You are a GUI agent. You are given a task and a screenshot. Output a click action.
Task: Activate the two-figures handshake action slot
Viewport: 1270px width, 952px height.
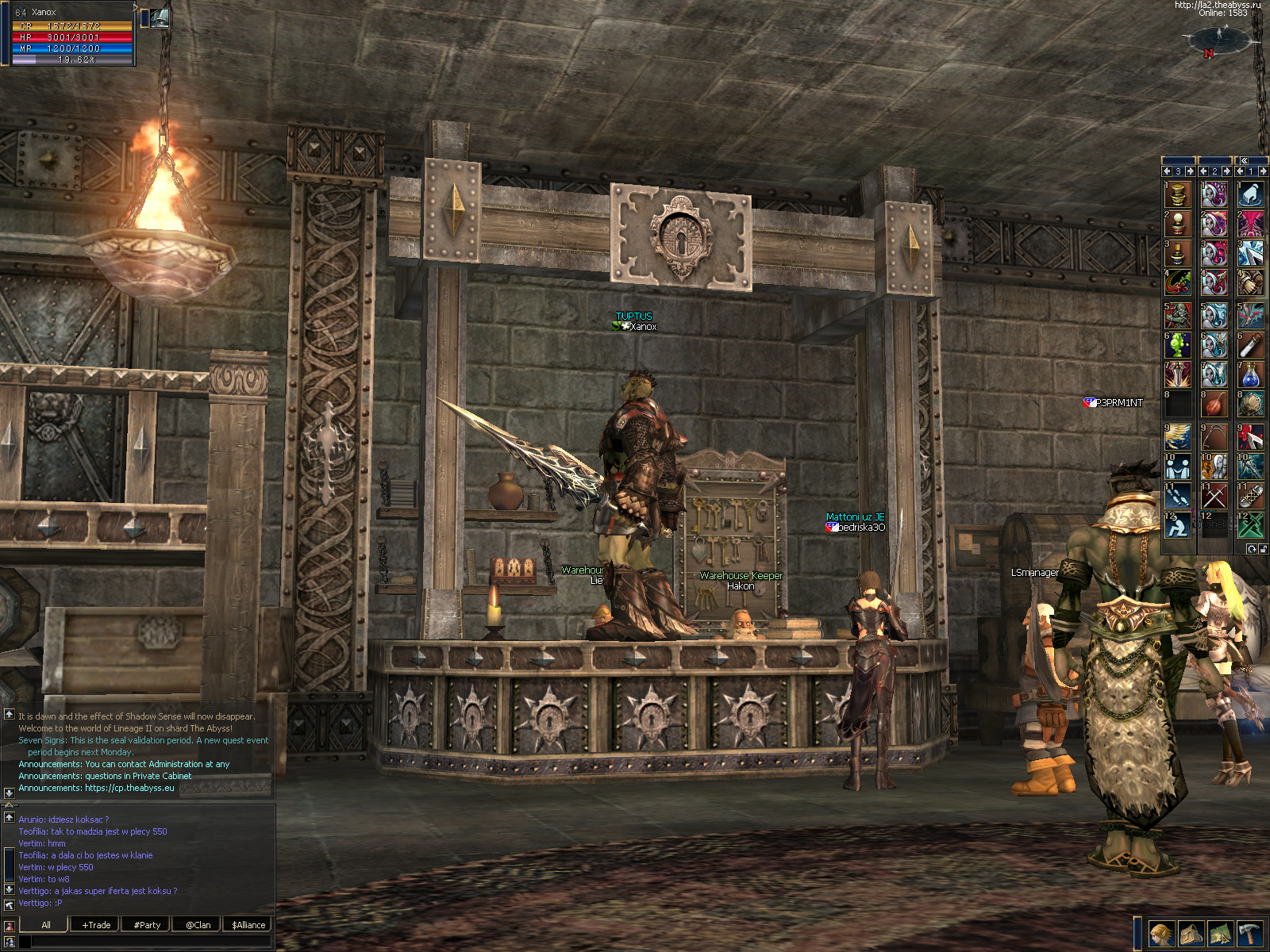(x=1178, y=466)
